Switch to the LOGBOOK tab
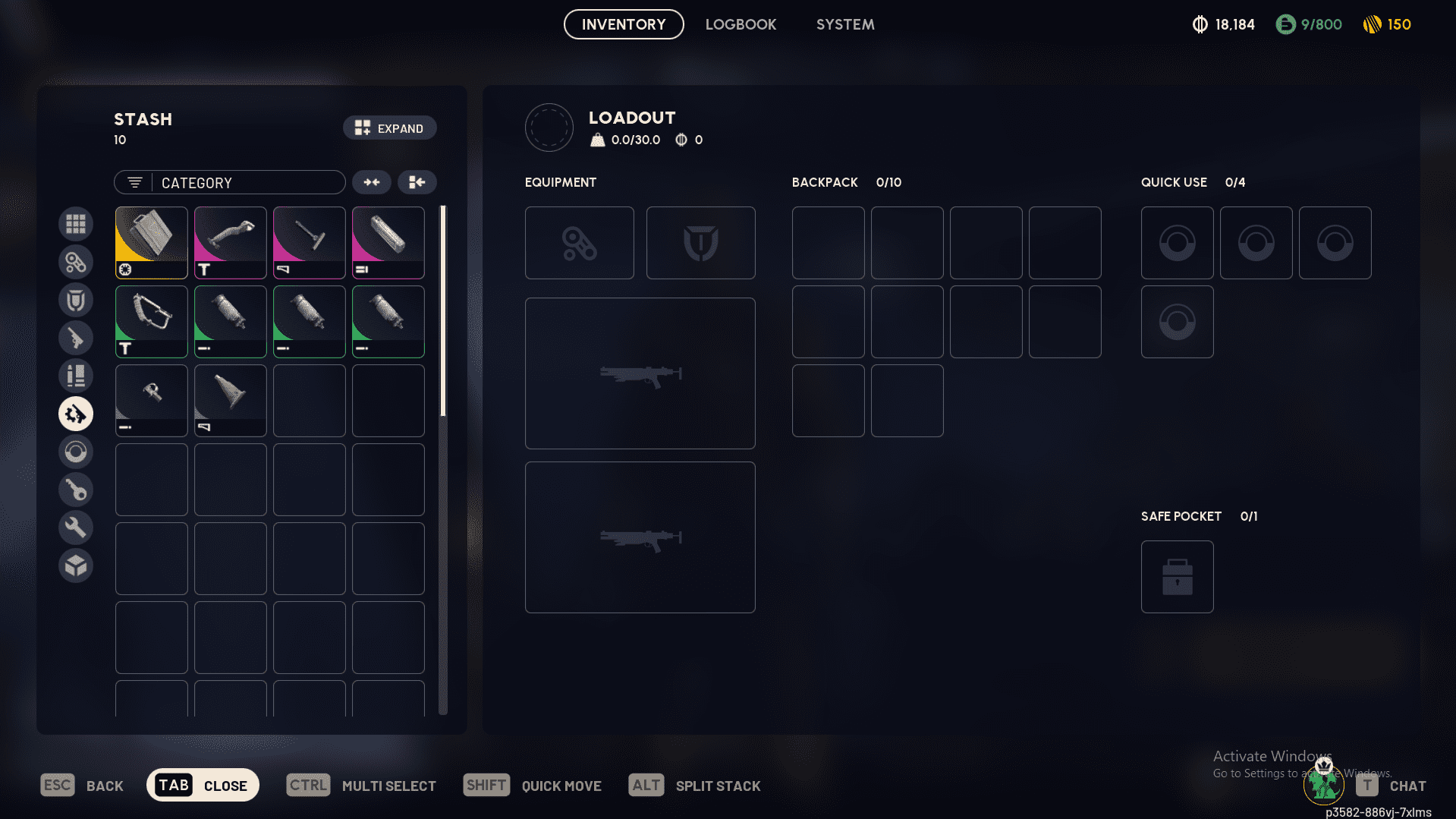Screen dimensions: 1456x819 tap(741, 24)
